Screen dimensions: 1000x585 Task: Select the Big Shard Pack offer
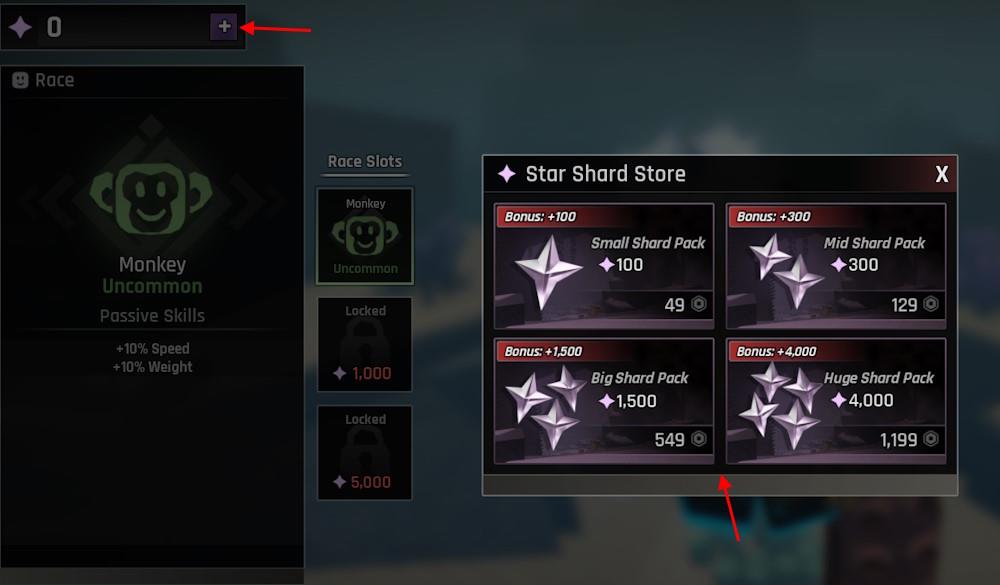coord(604,400)
